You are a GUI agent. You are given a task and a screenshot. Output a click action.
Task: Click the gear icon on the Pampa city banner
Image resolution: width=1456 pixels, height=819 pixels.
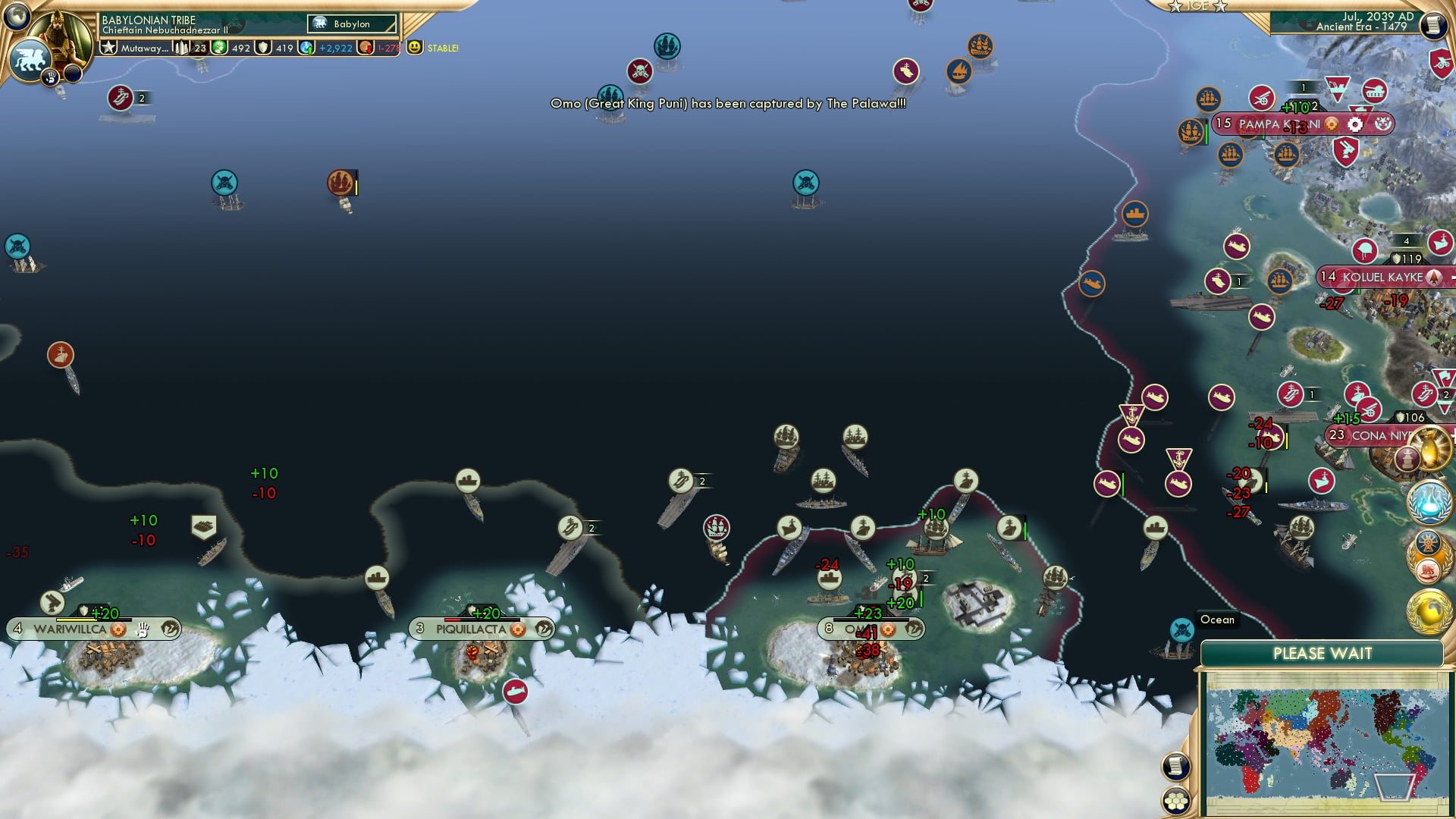click(x=1354, y=124)
